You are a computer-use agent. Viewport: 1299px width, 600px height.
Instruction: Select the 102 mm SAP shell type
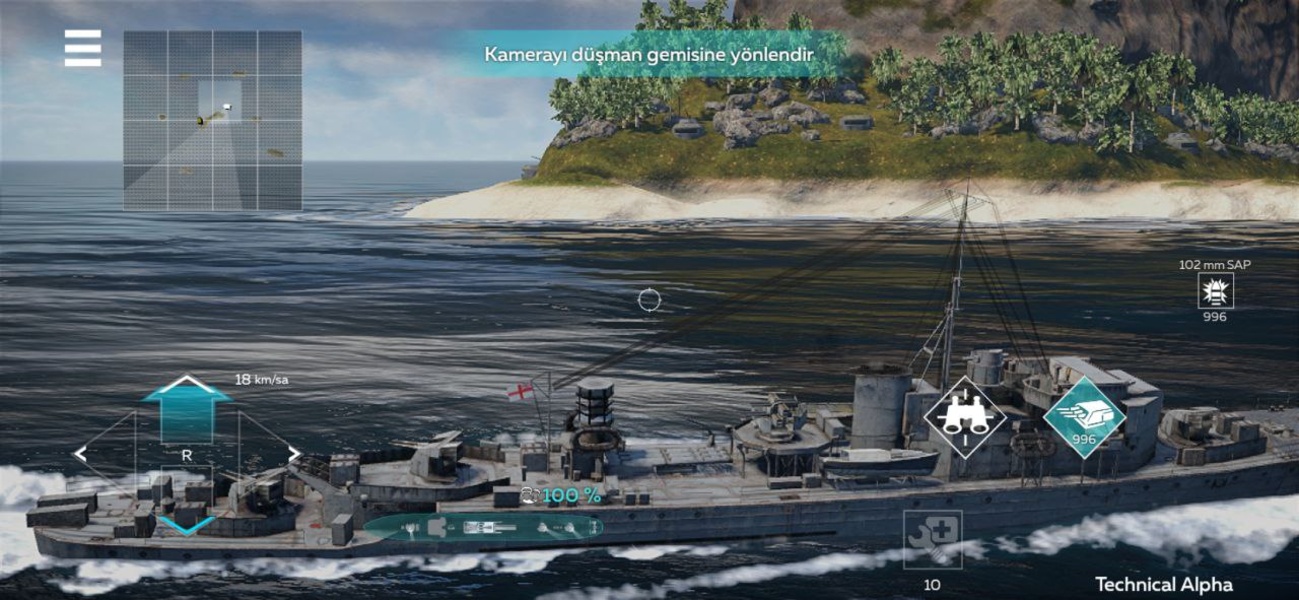click(1215, 291)
